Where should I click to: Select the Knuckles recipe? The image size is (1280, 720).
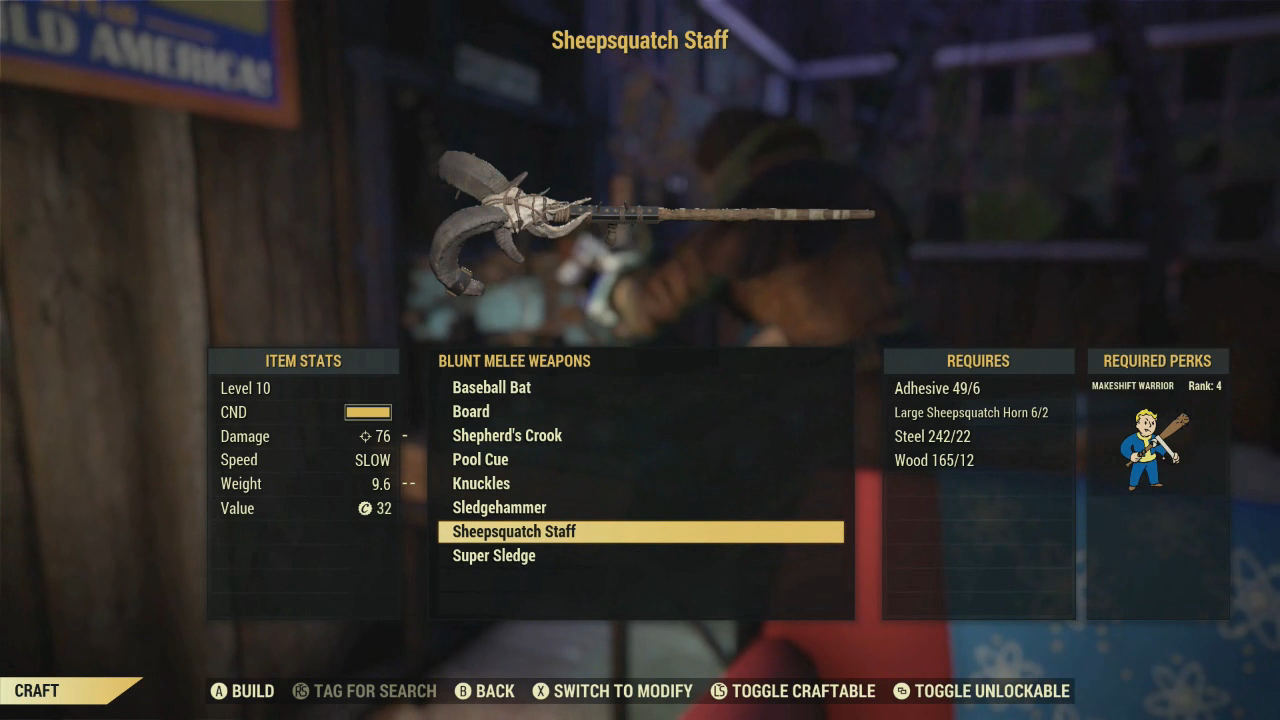point(481,484)
